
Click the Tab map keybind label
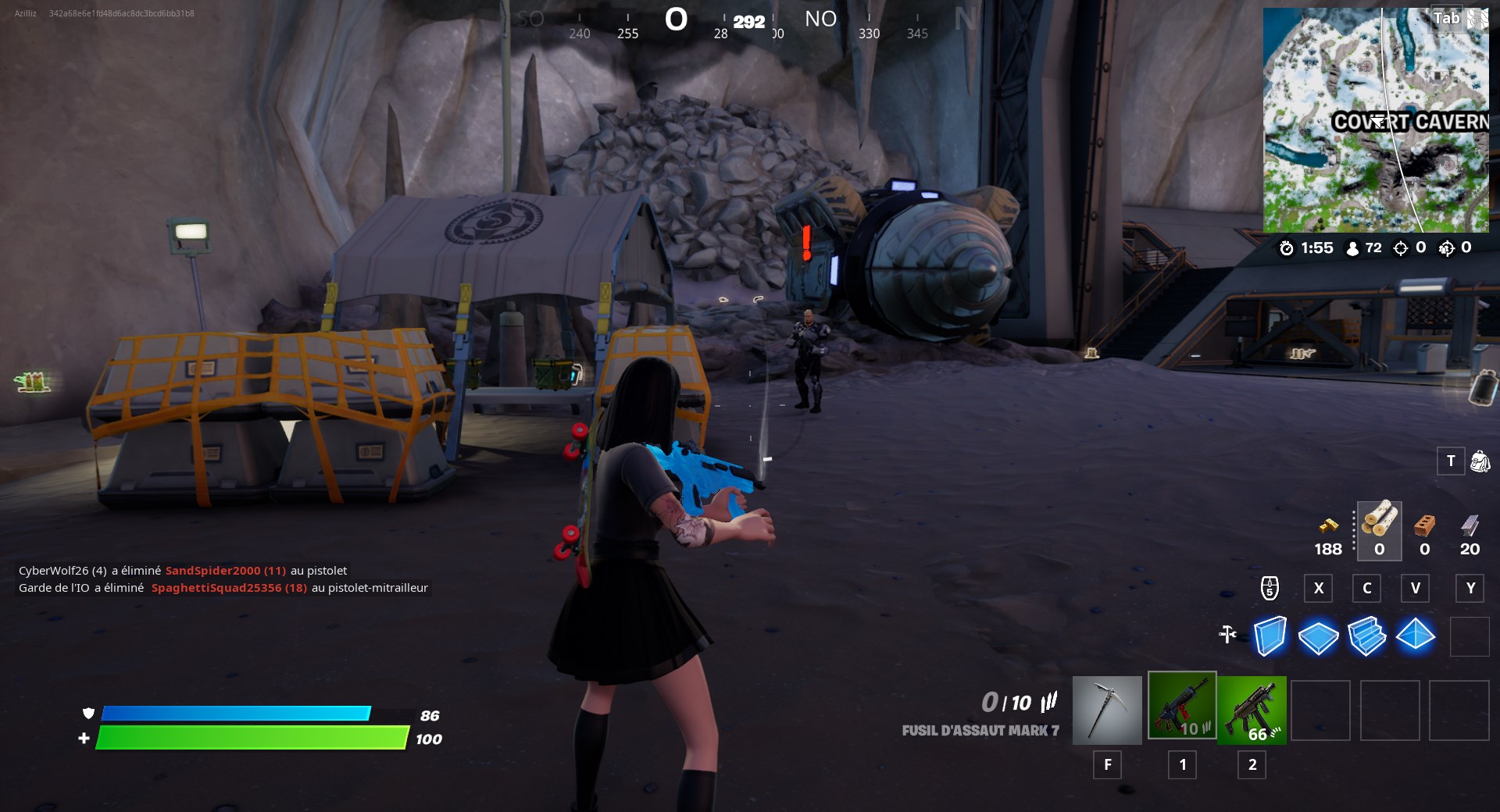point(1445,18)
